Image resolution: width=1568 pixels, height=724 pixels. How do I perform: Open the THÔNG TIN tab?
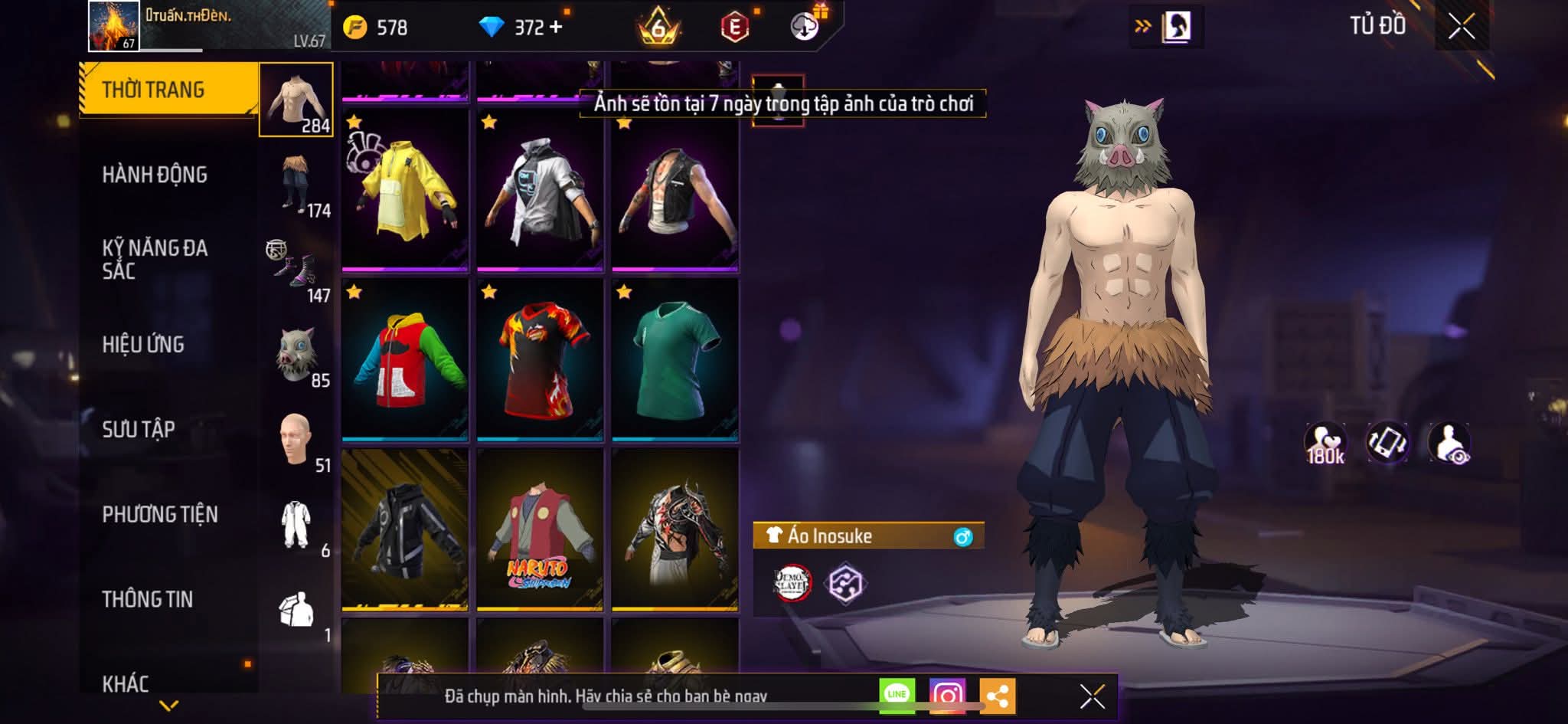point(148,599)
